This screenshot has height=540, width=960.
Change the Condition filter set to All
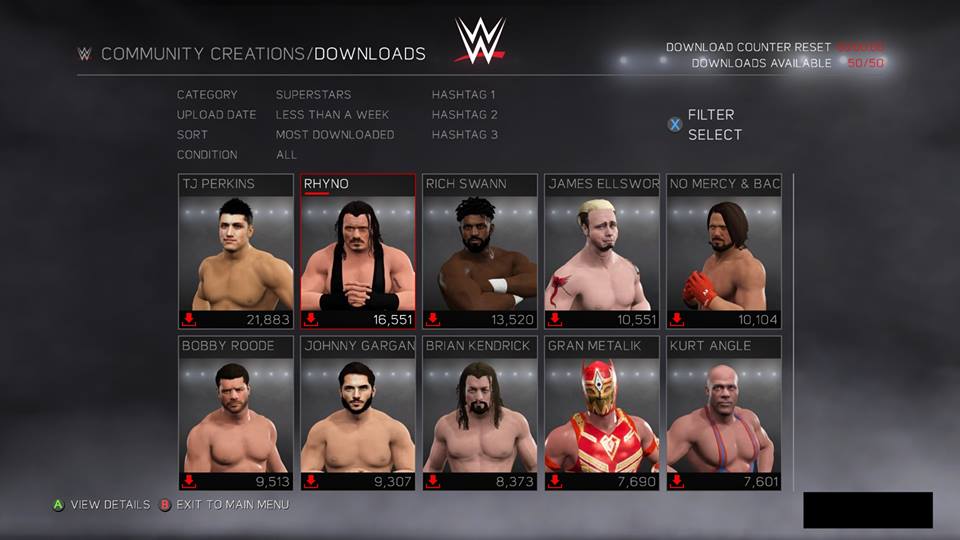click(x=287, y=155)
